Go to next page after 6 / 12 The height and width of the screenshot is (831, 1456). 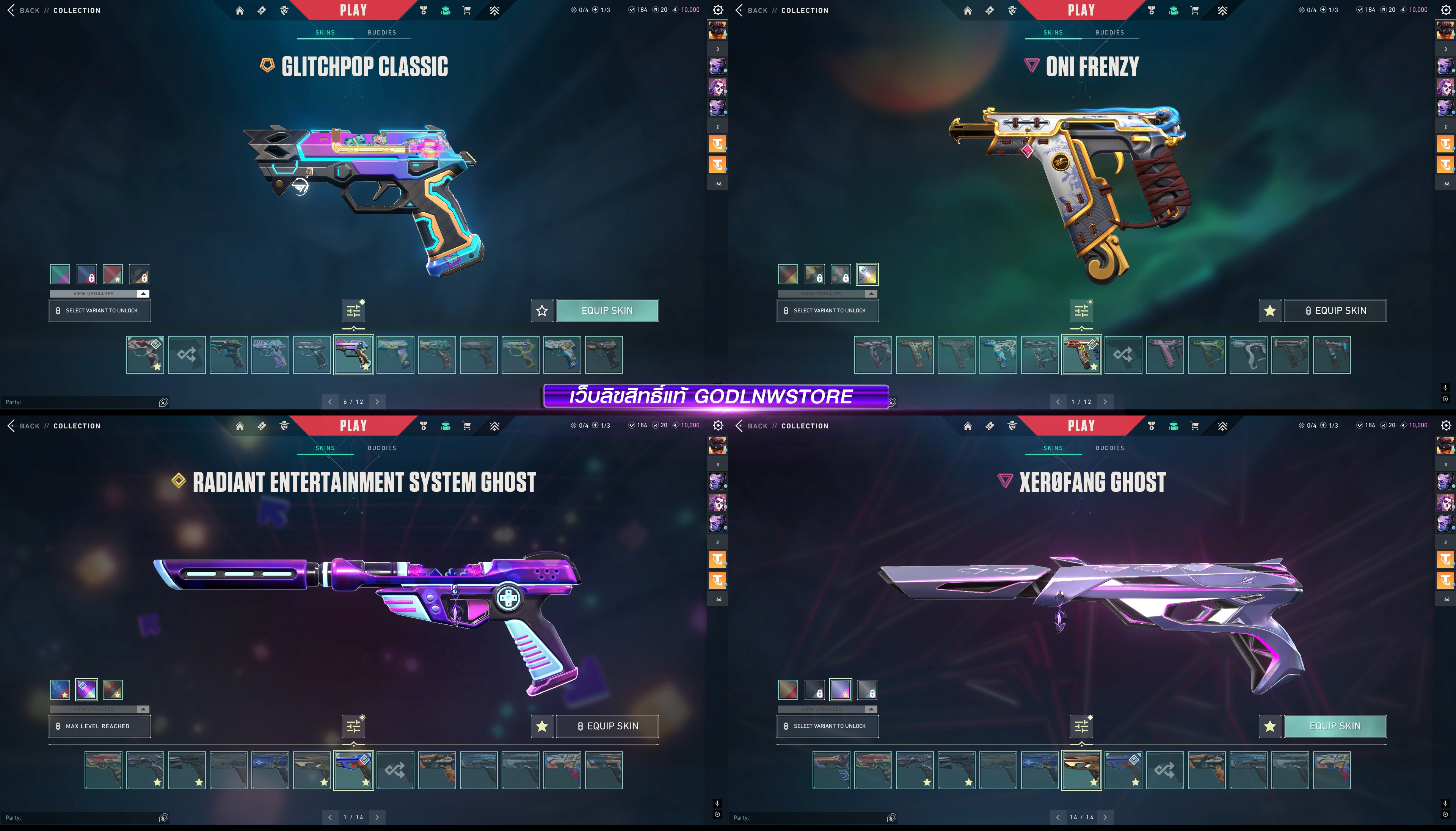377,402
